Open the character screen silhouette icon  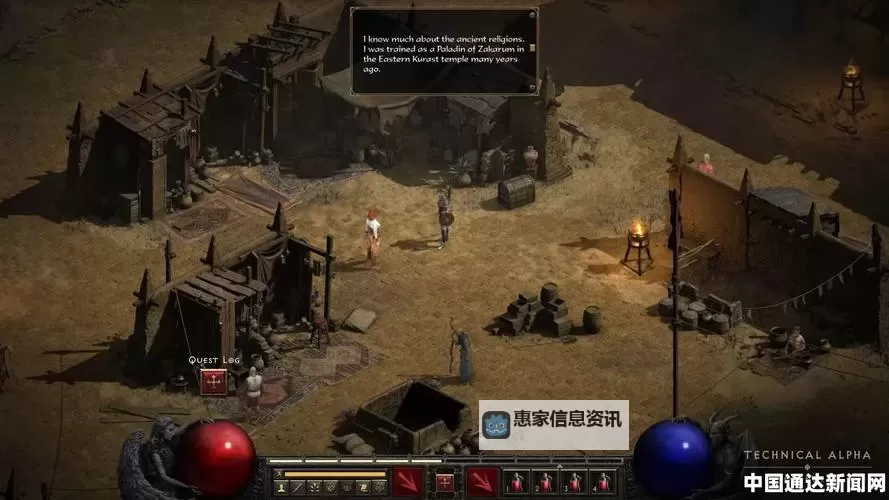[x=282, y=487]
